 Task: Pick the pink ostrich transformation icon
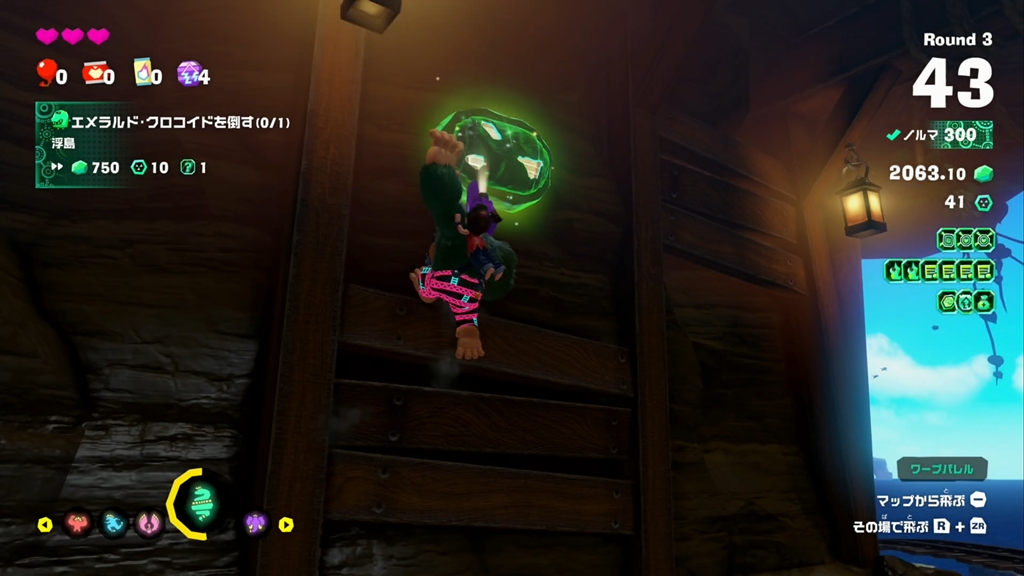[x=149, y=523]
